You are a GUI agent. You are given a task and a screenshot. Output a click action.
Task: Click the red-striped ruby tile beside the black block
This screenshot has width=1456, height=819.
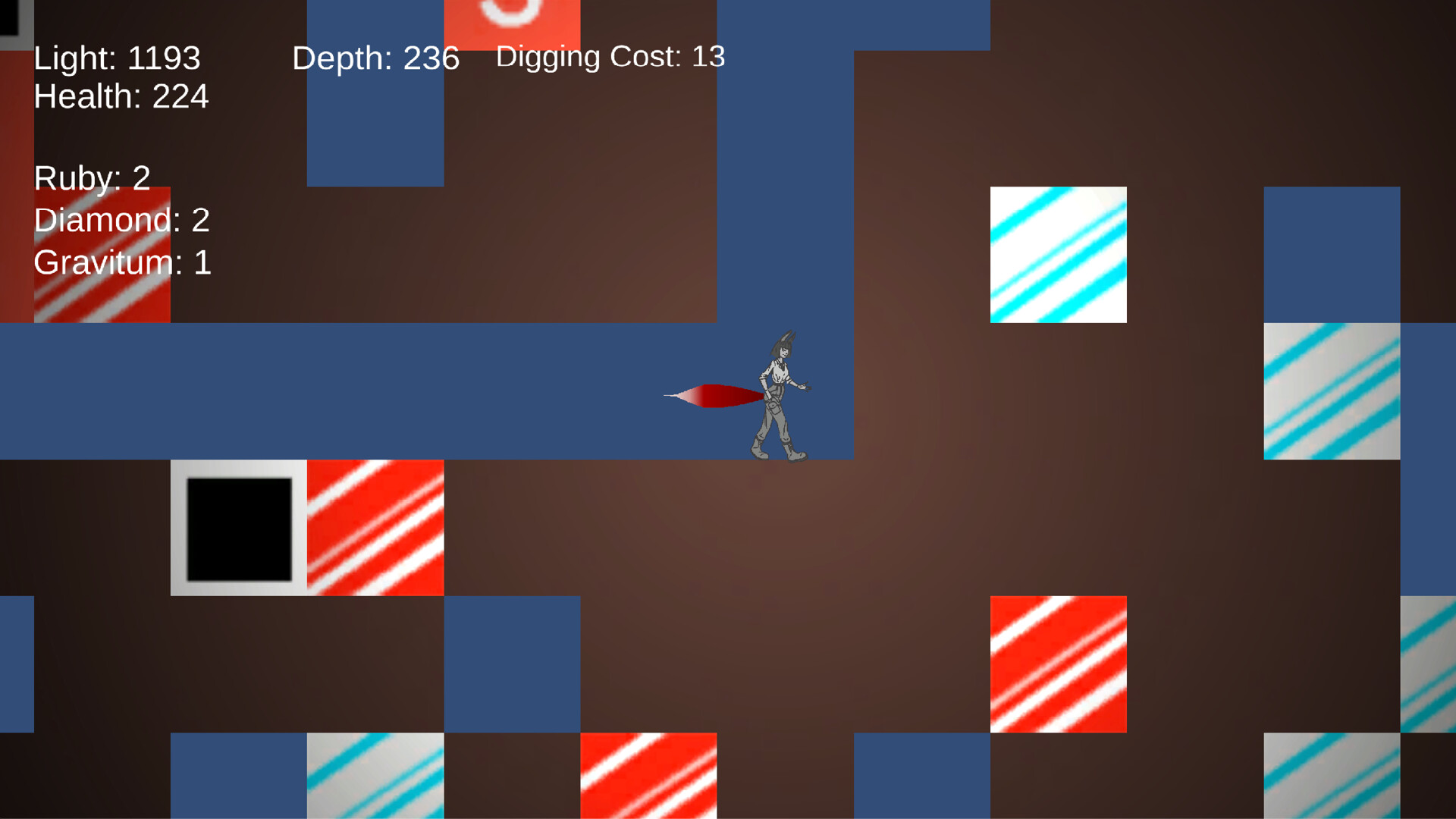pos(375,526)
